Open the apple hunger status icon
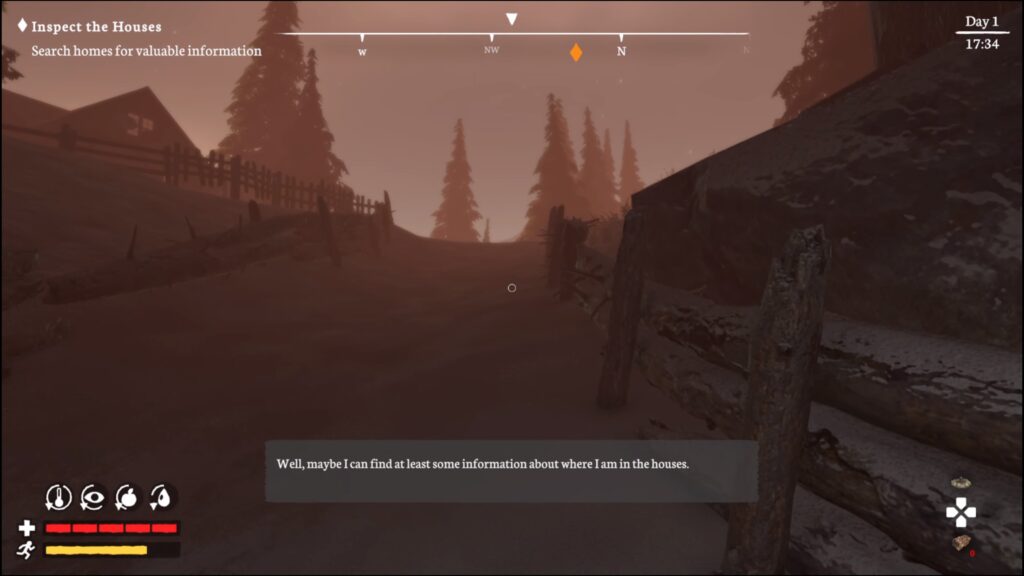This screenshot has width=1024, height=576. coord(127,496)
